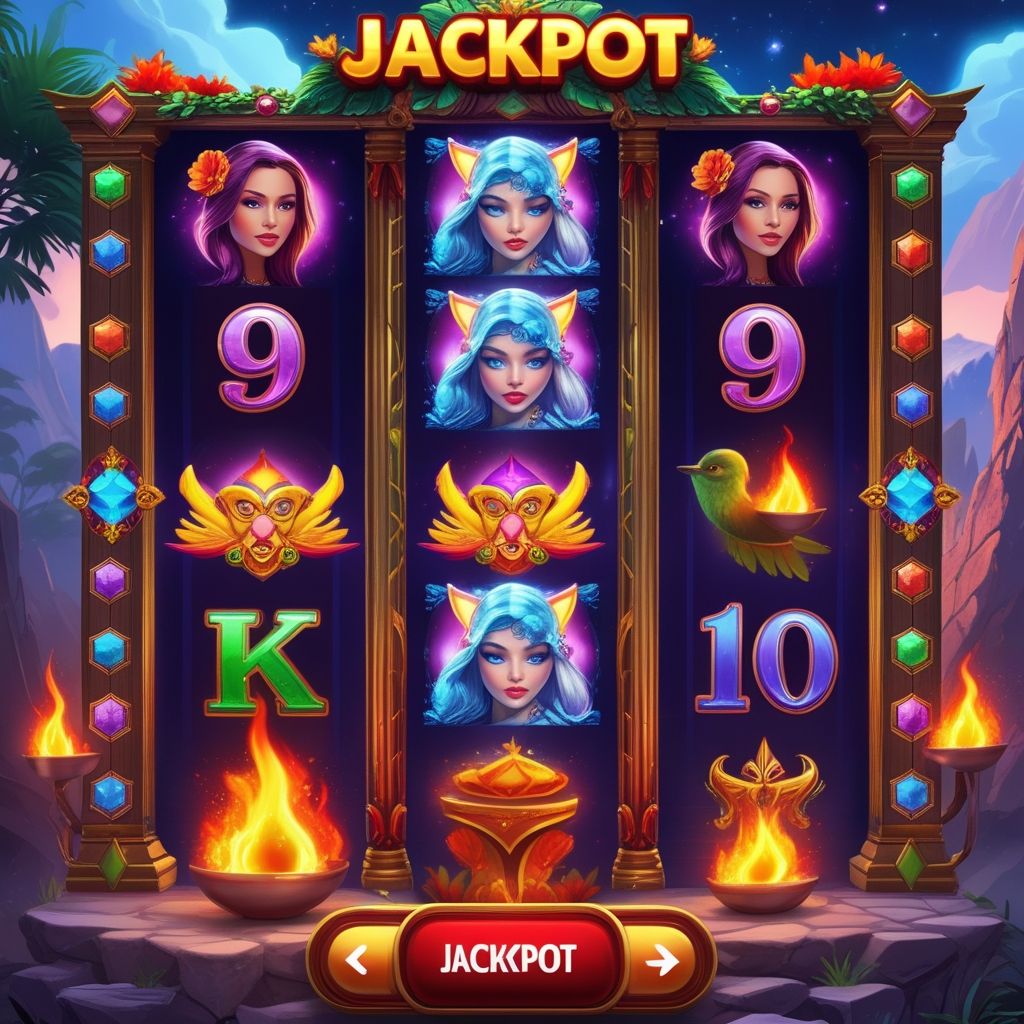
Task: Hit the red JACKPOT button
Action: click(508, 958)
